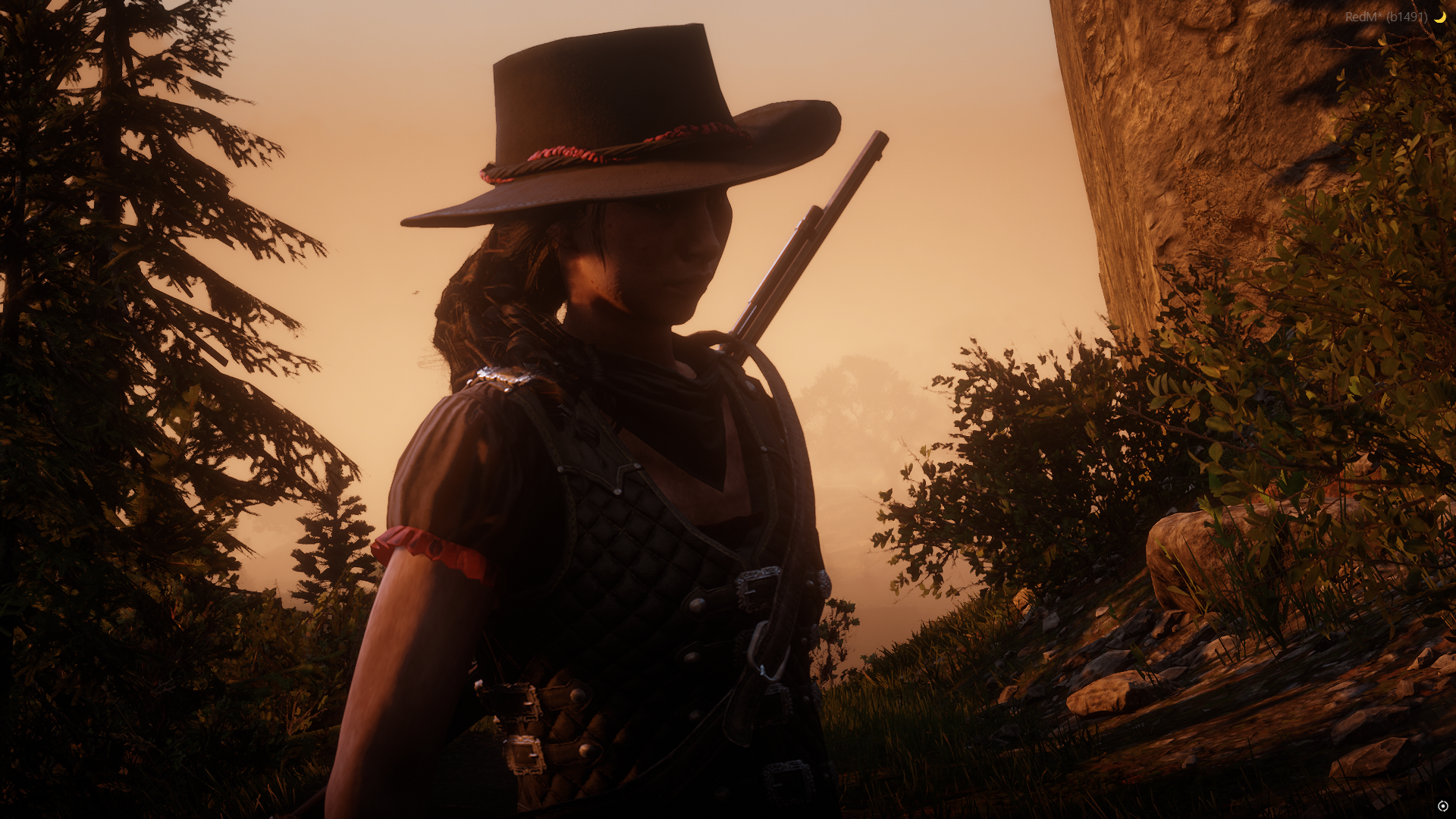Click the instant replay indicator icon

click(x=1442, y=806)
